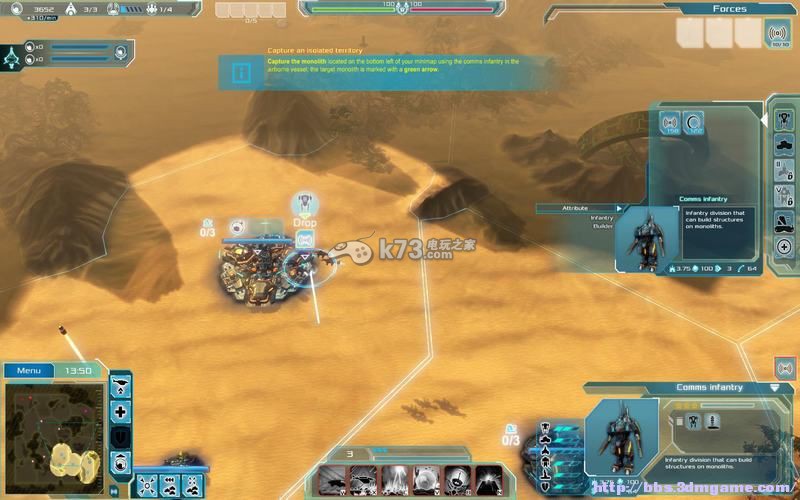This screenshot has width=800, height=500.
Task: Click the info icon on the objective banner
Action: pyautogui.click(x=241, y=72)
